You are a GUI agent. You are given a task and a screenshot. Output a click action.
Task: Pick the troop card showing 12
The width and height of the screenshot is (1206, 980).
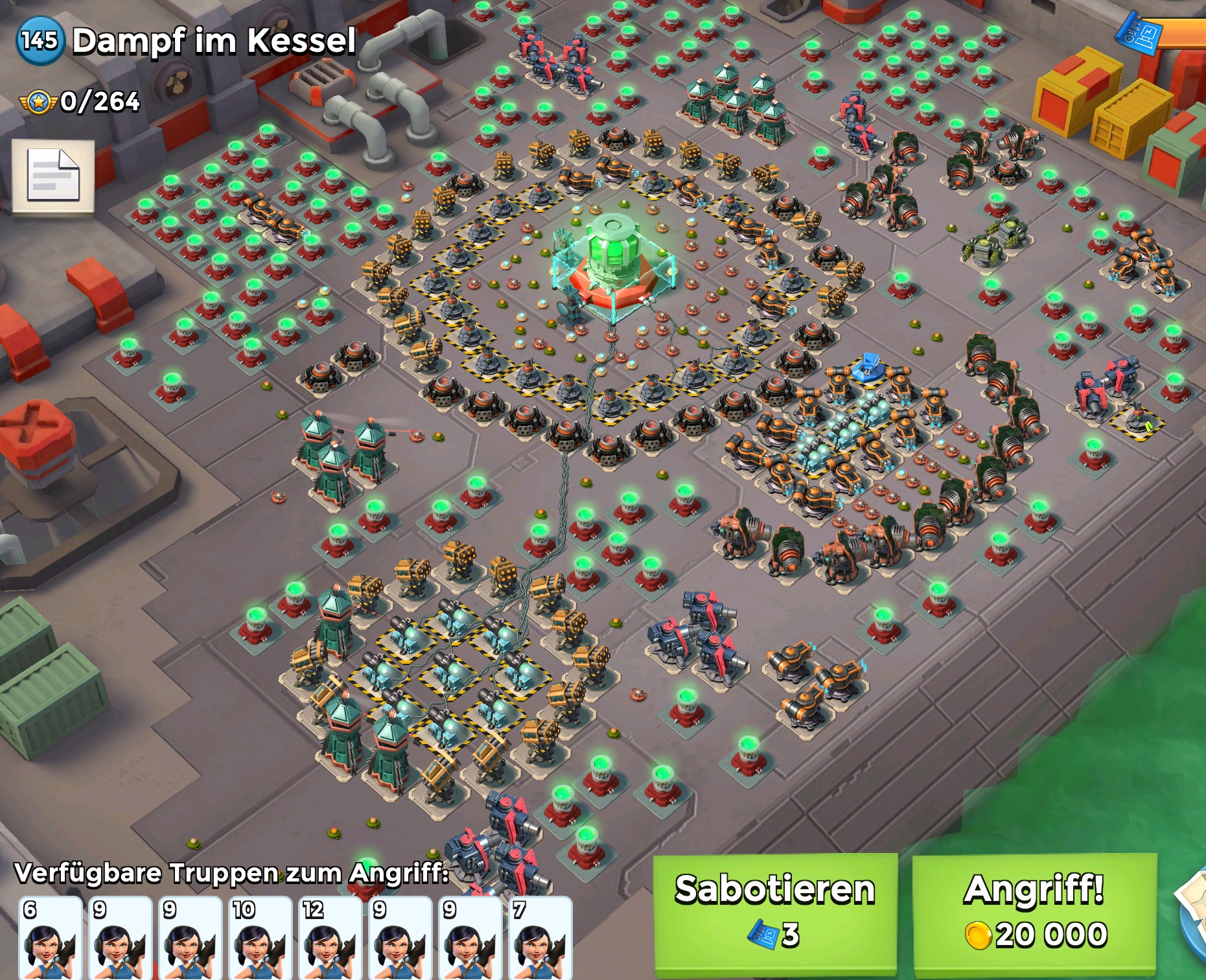330,938
